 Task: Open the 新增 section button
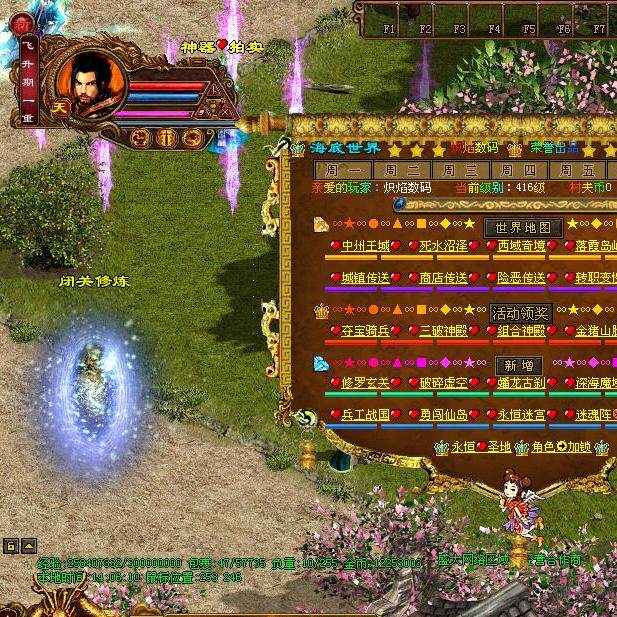(x=519, y=365)
